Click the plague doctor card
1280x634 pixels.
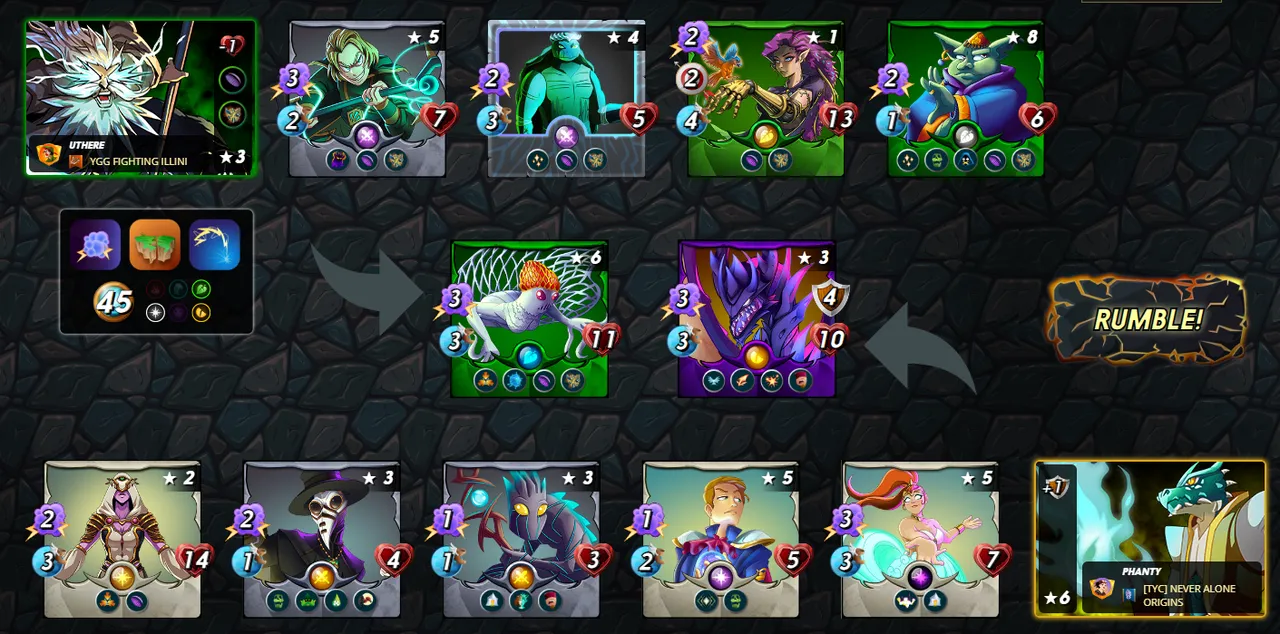coord(322,539)
